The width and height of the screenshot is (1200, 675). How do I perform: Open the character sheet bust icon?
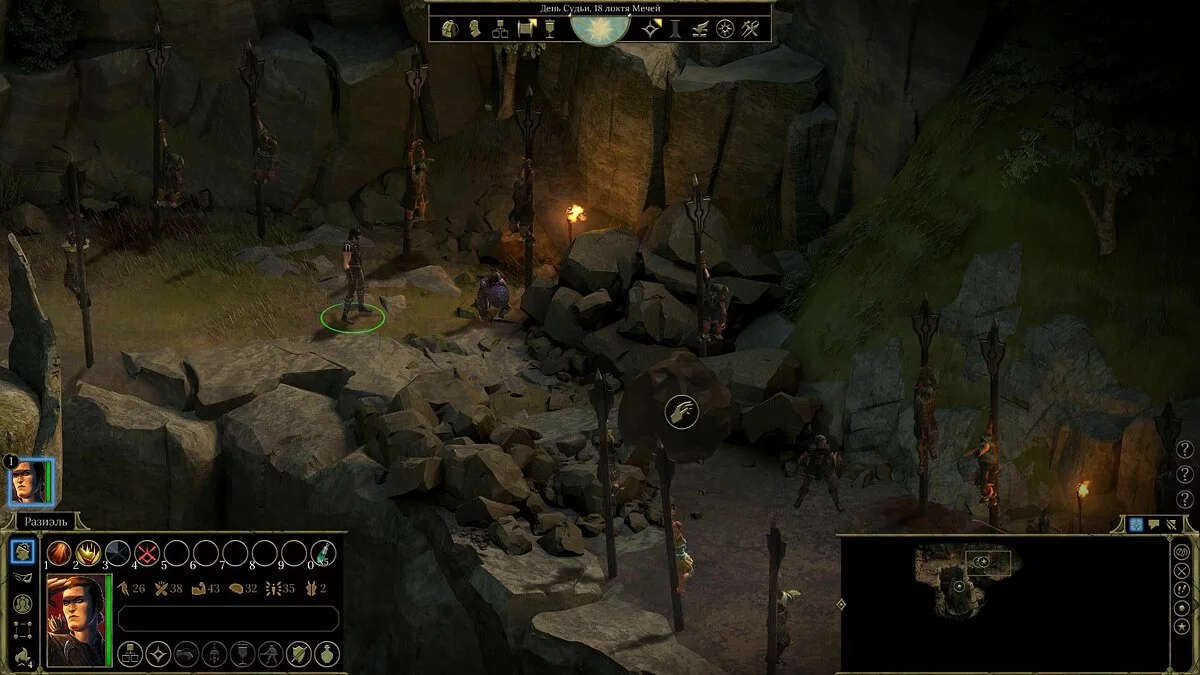tap(475, 28)
